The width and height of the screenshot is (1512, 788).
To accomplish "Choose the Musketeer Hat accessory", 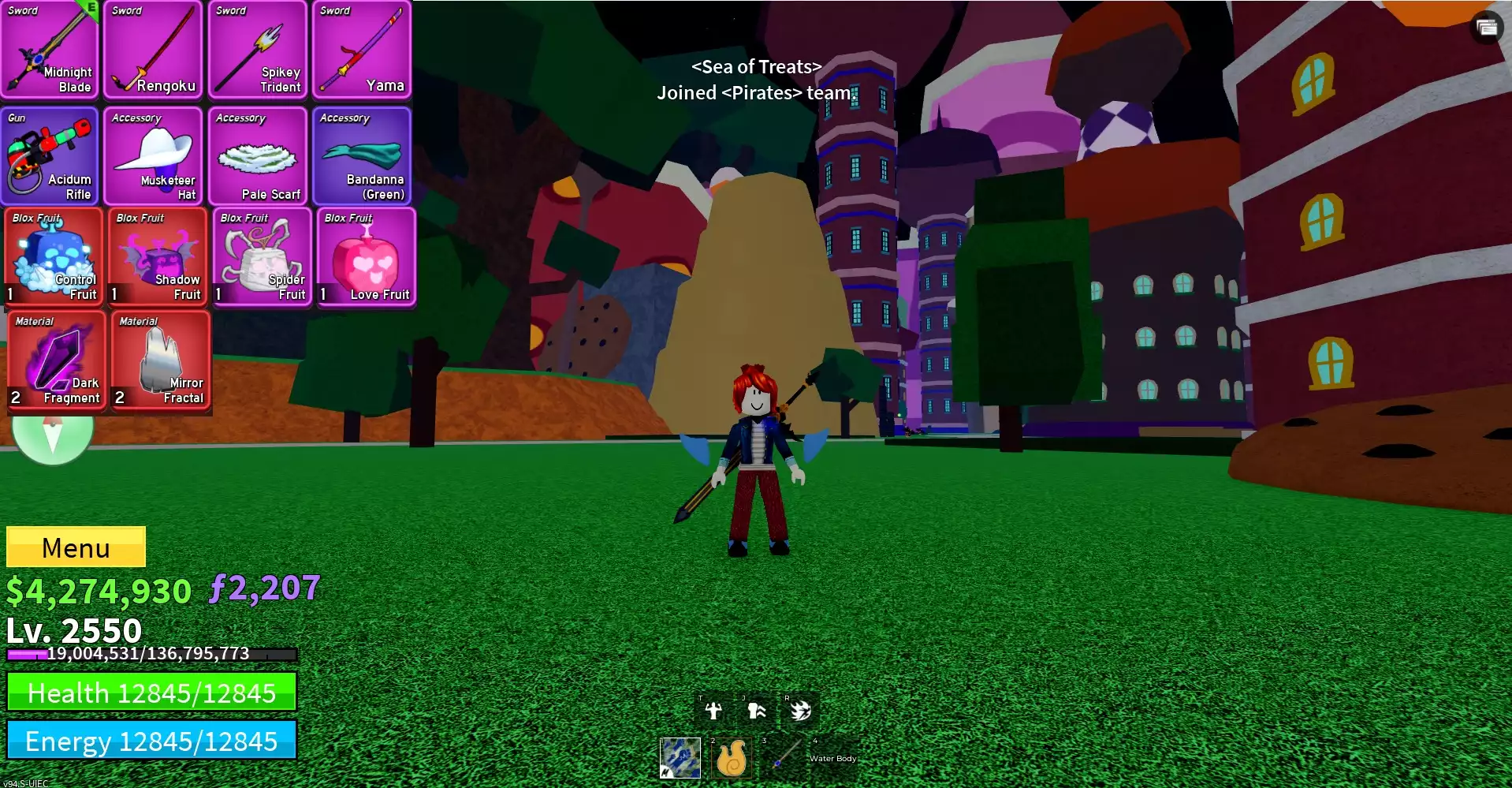I will (154, 156).
